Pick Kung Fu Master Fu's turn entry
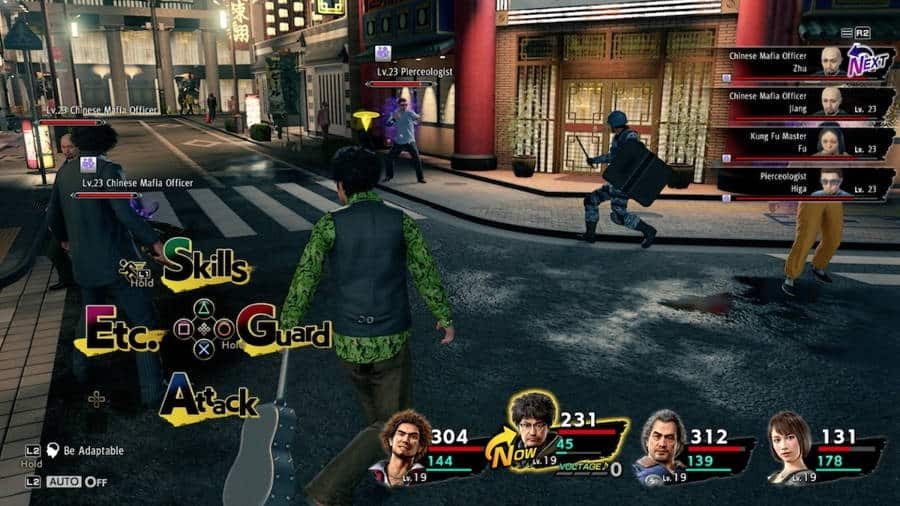Image resolution: width=900 pixels, height=506 pixels. pos(804,142)
